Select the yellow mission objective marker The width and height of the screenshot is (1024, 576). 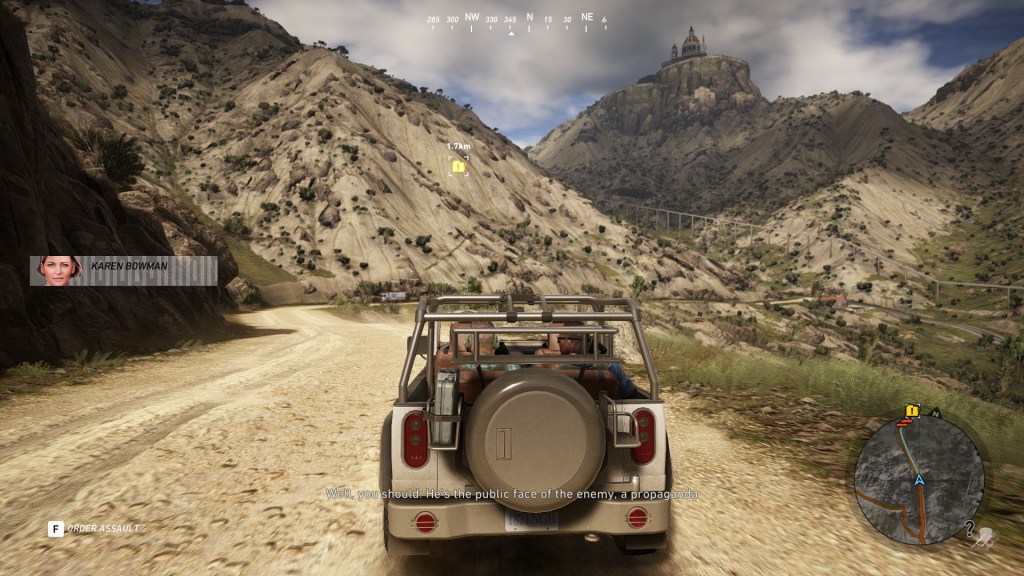click(458, 166)
